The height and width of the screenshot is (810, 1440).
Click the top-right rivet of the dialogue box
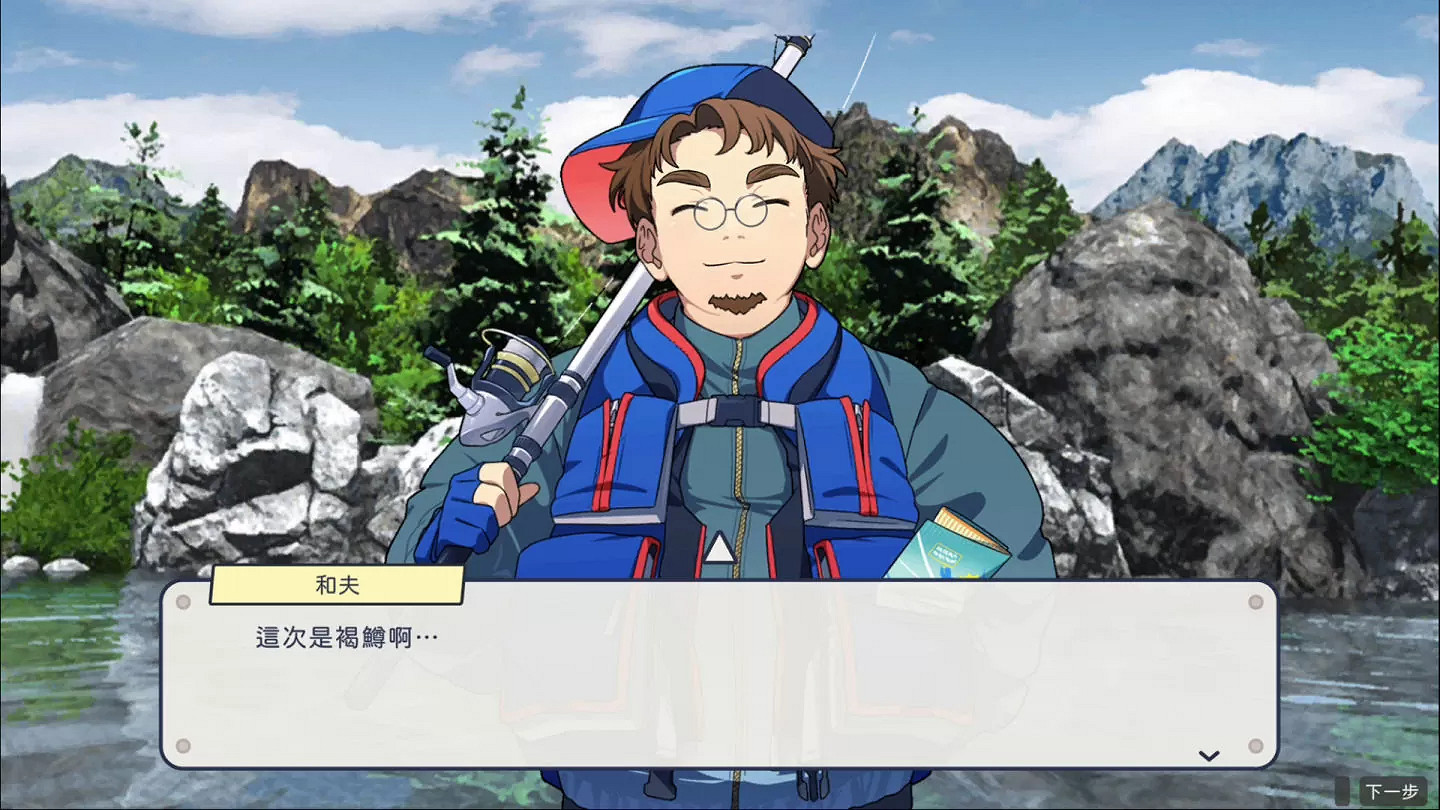coord(1255,601)
